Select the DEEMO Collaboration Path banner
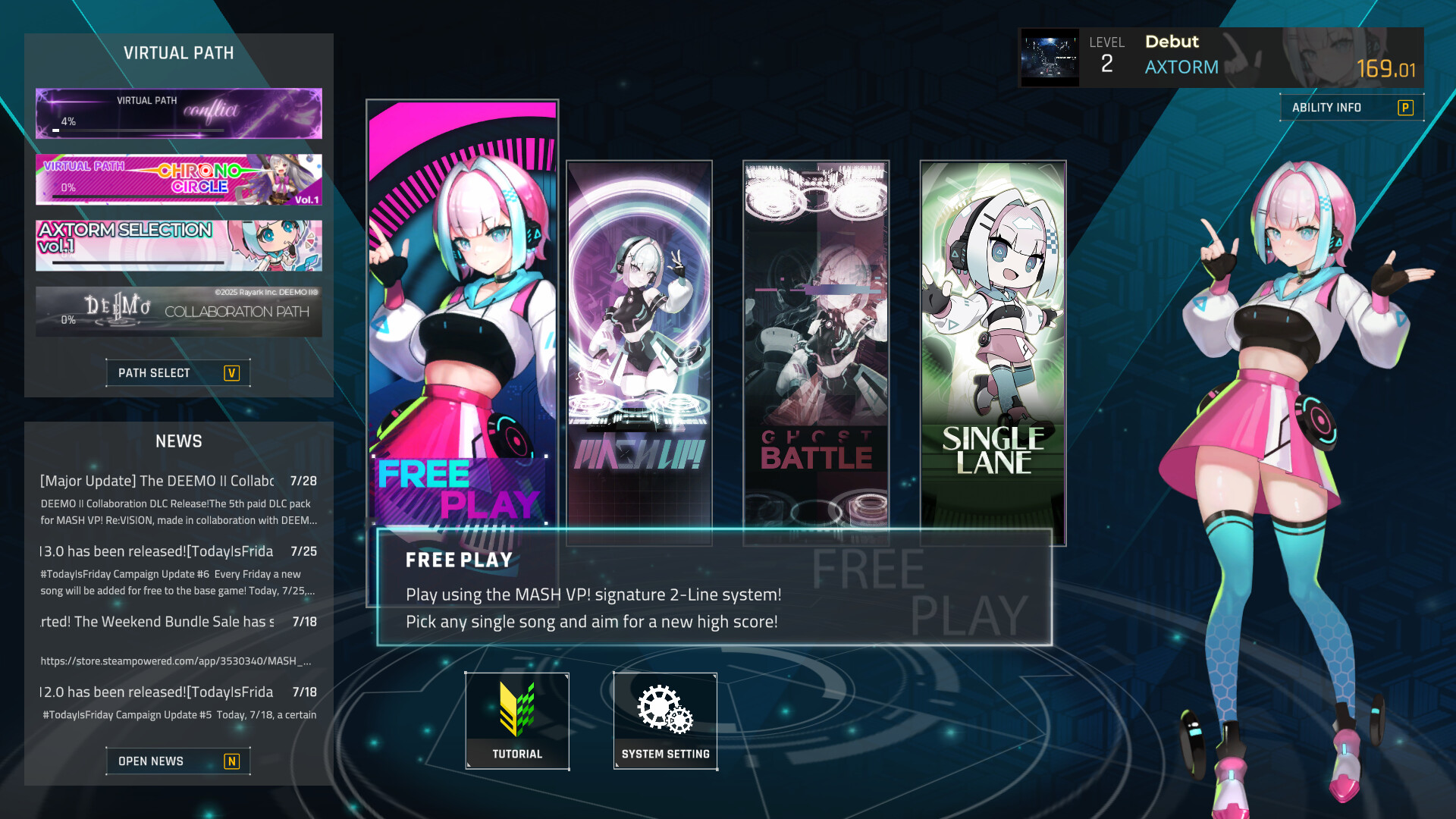This screenshot has height=819, width=1456. tap(179, 312)
